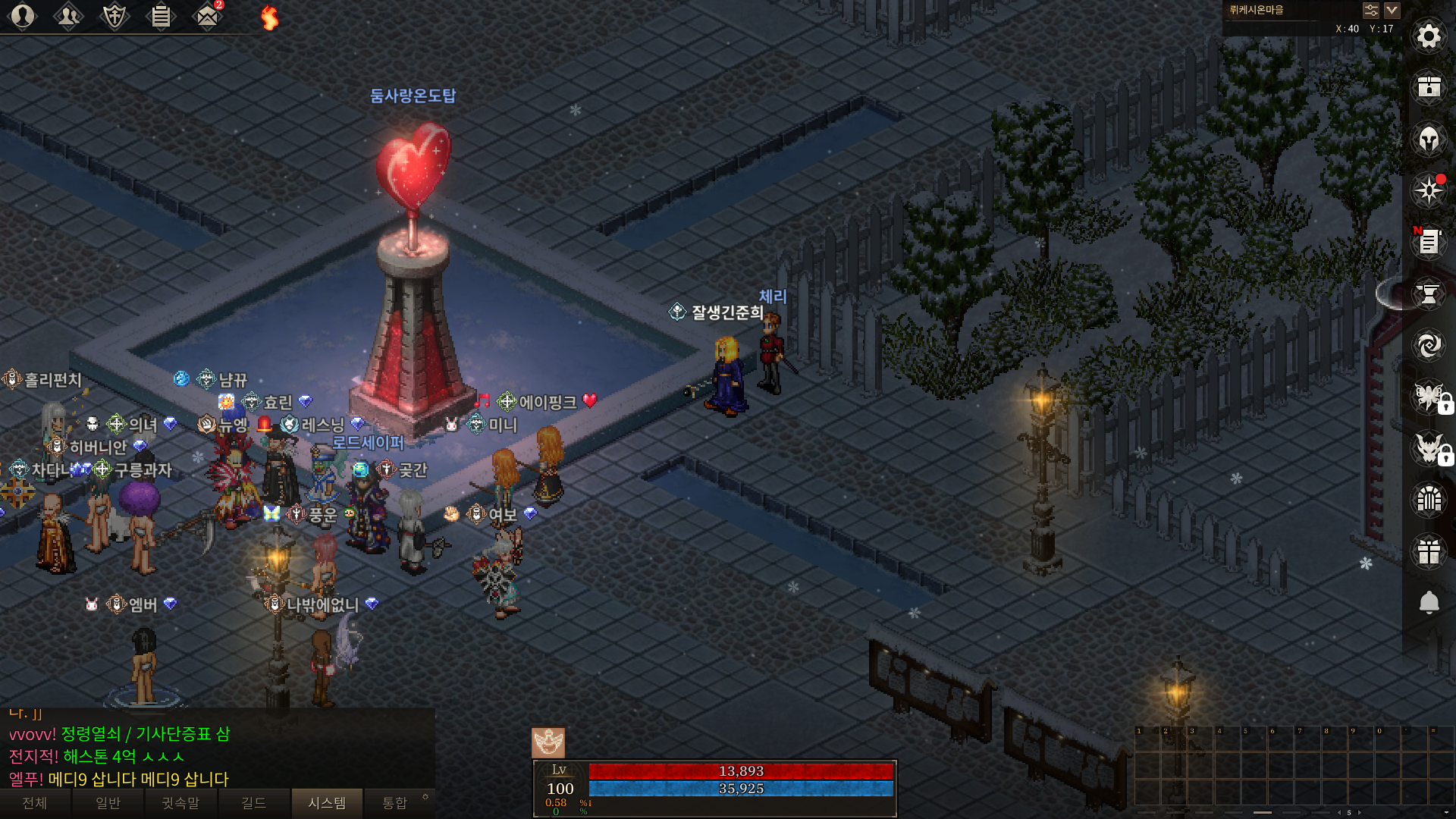
Task: Open the guild shield icon
Action: 115,16
